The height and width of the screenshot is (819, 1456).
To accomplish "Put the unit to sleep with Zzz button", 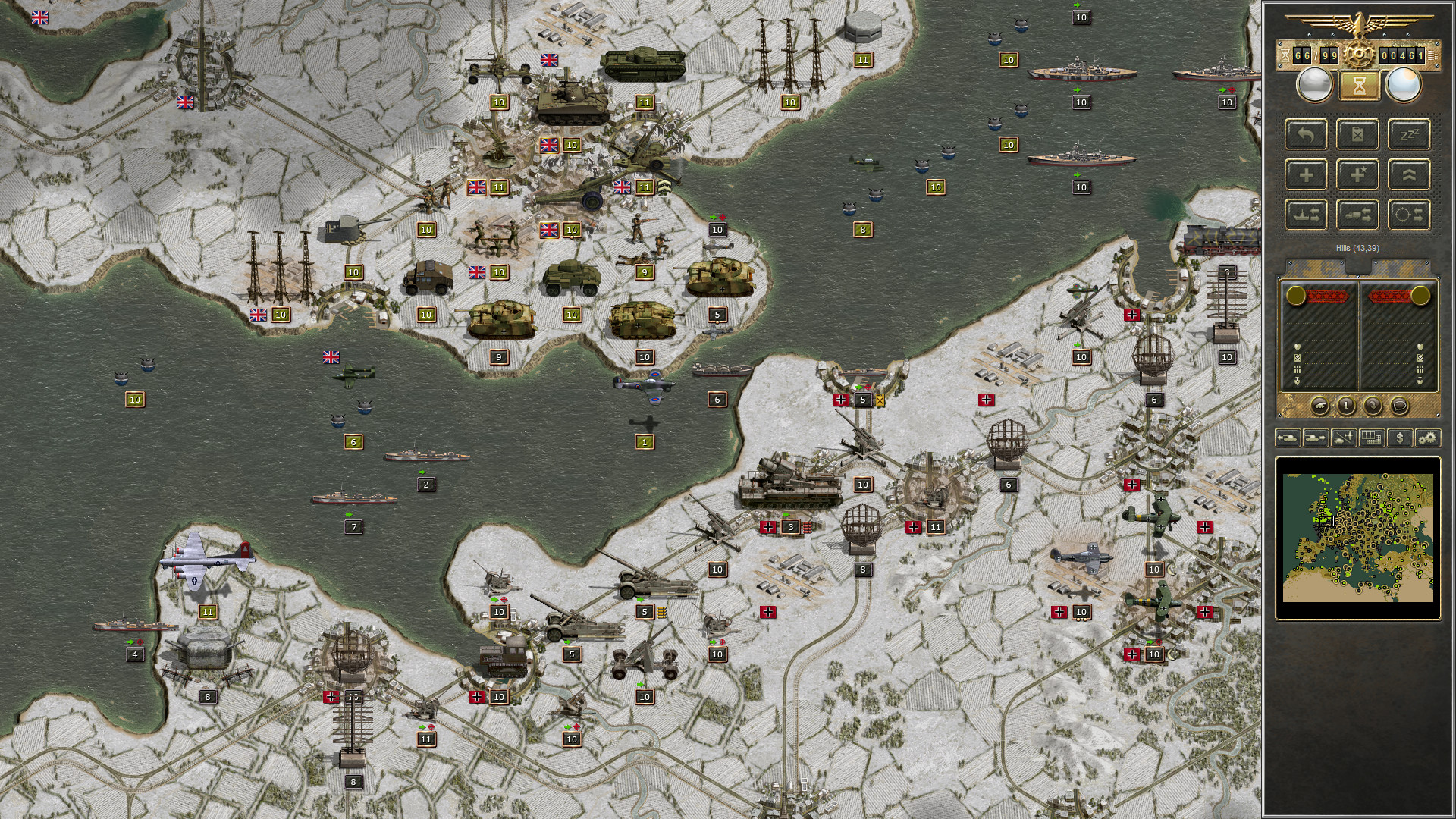I will (1410, 133).
